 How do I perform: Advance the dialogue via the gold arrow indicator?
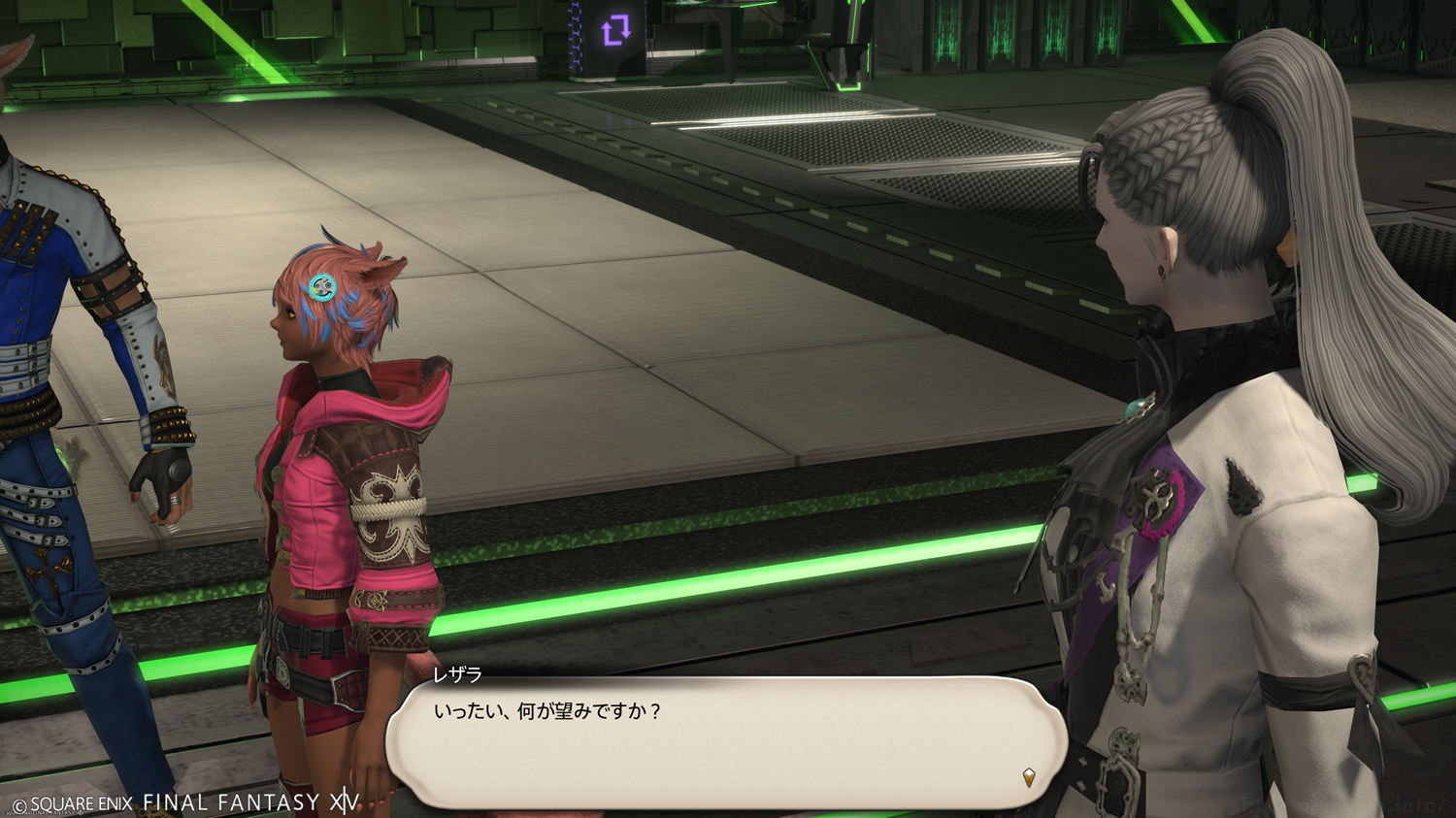tap(1029, 776)
